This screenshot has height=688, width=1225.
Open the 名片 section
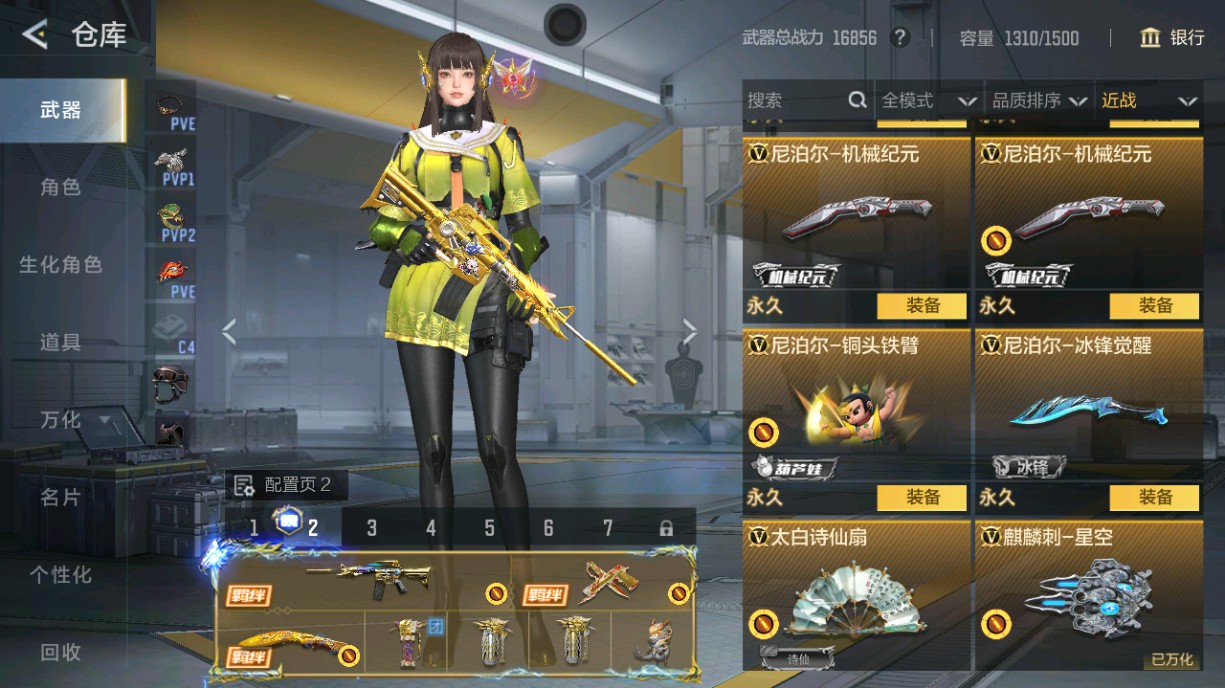click(60, 497)
